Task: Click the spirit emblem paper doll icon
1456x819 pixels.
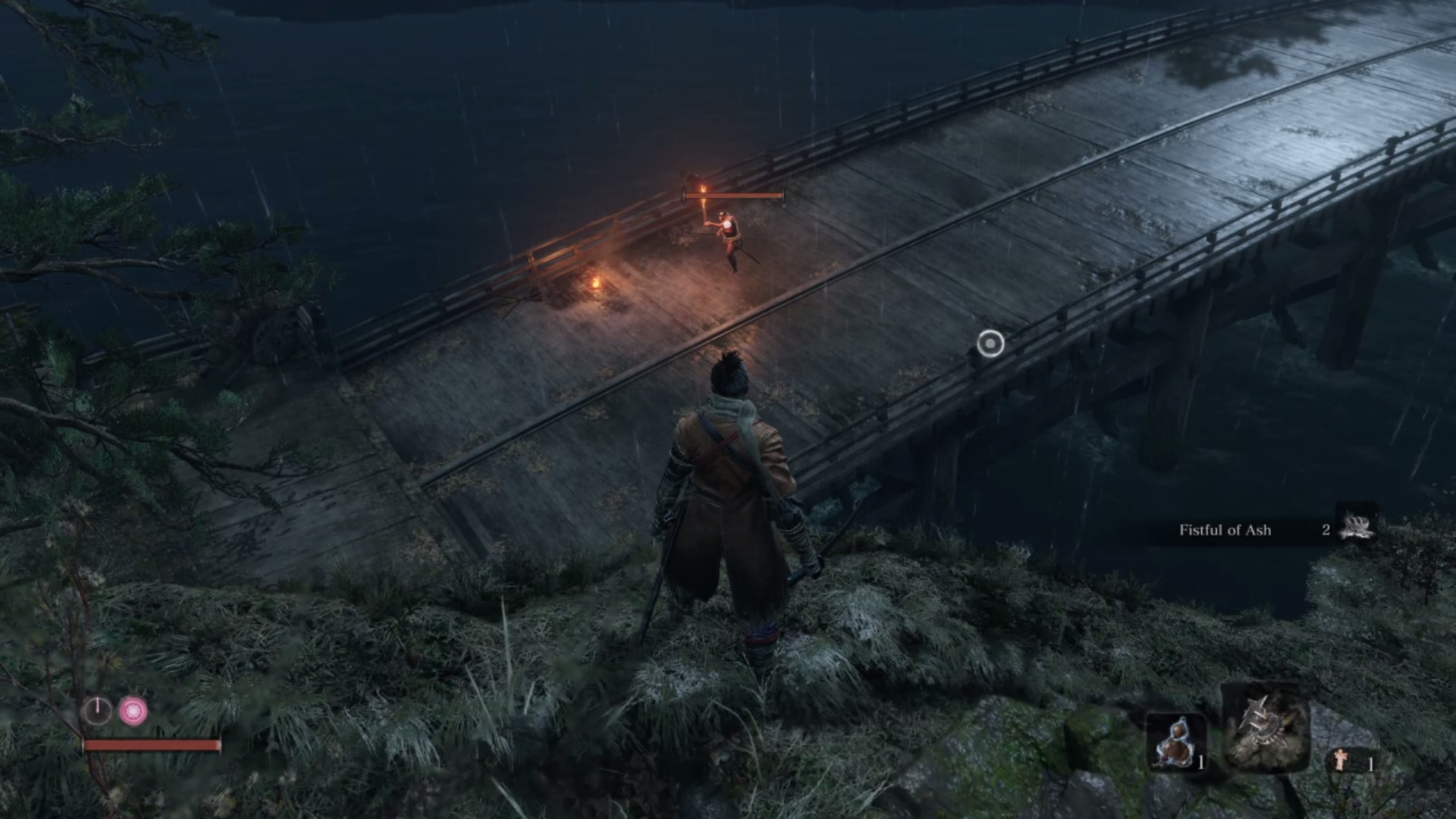Action: tap(1341, 759)
